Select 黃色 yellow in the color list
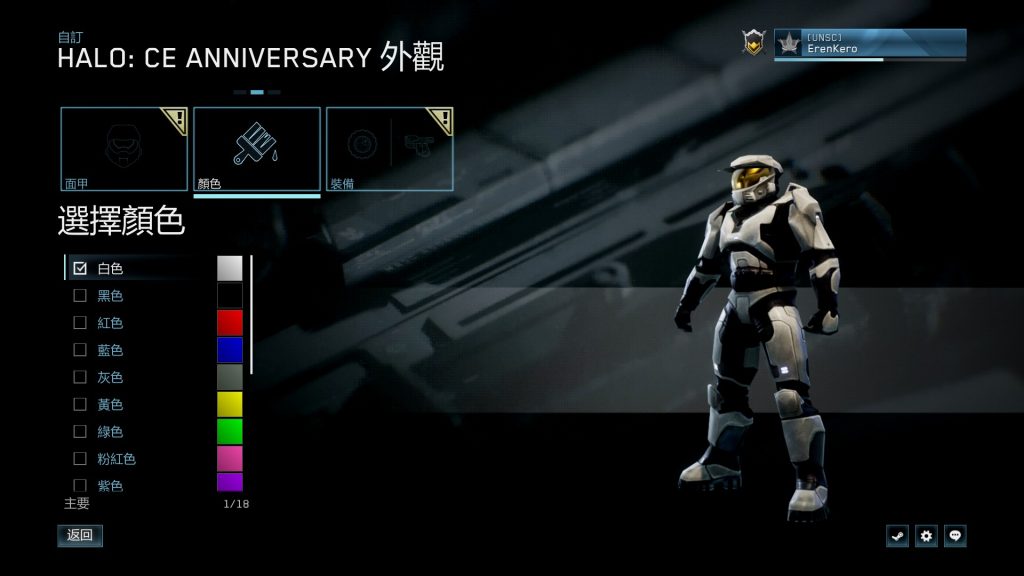The height and width of the screenshot is (576, 1024). pos(80,404)
